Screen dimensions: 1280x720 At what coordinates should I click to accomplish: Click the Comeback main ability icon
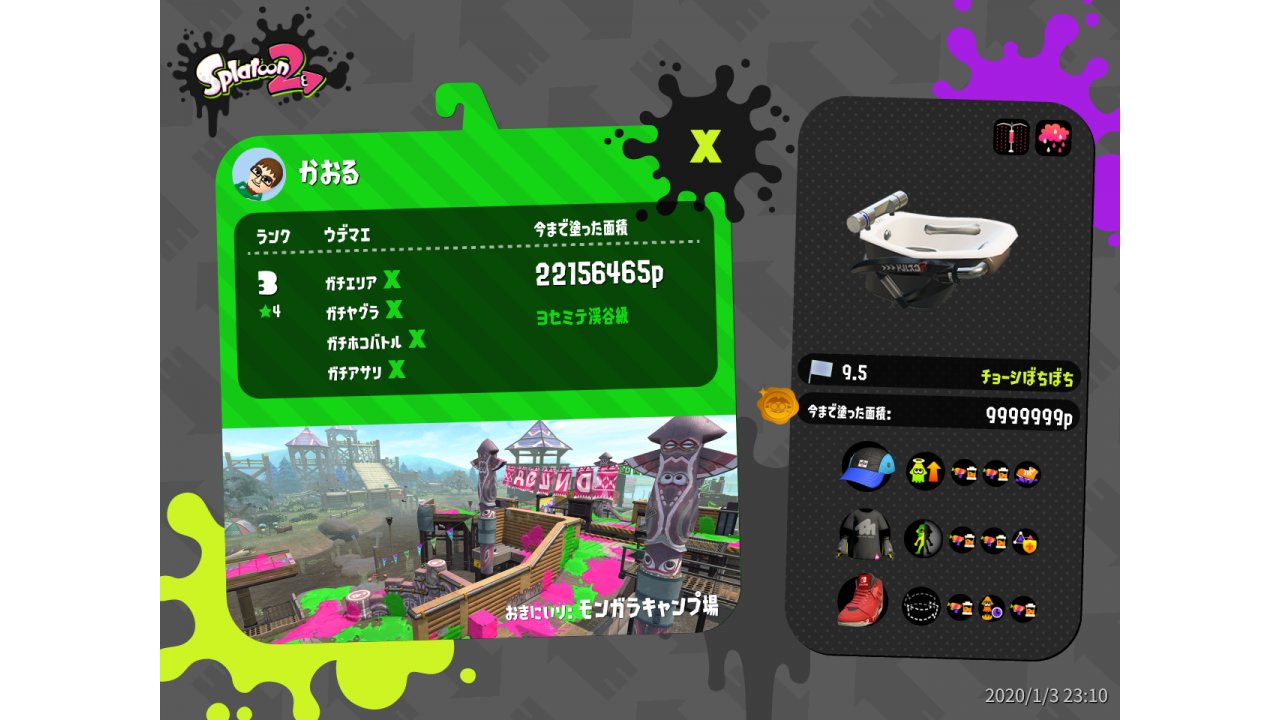(925, 471)
